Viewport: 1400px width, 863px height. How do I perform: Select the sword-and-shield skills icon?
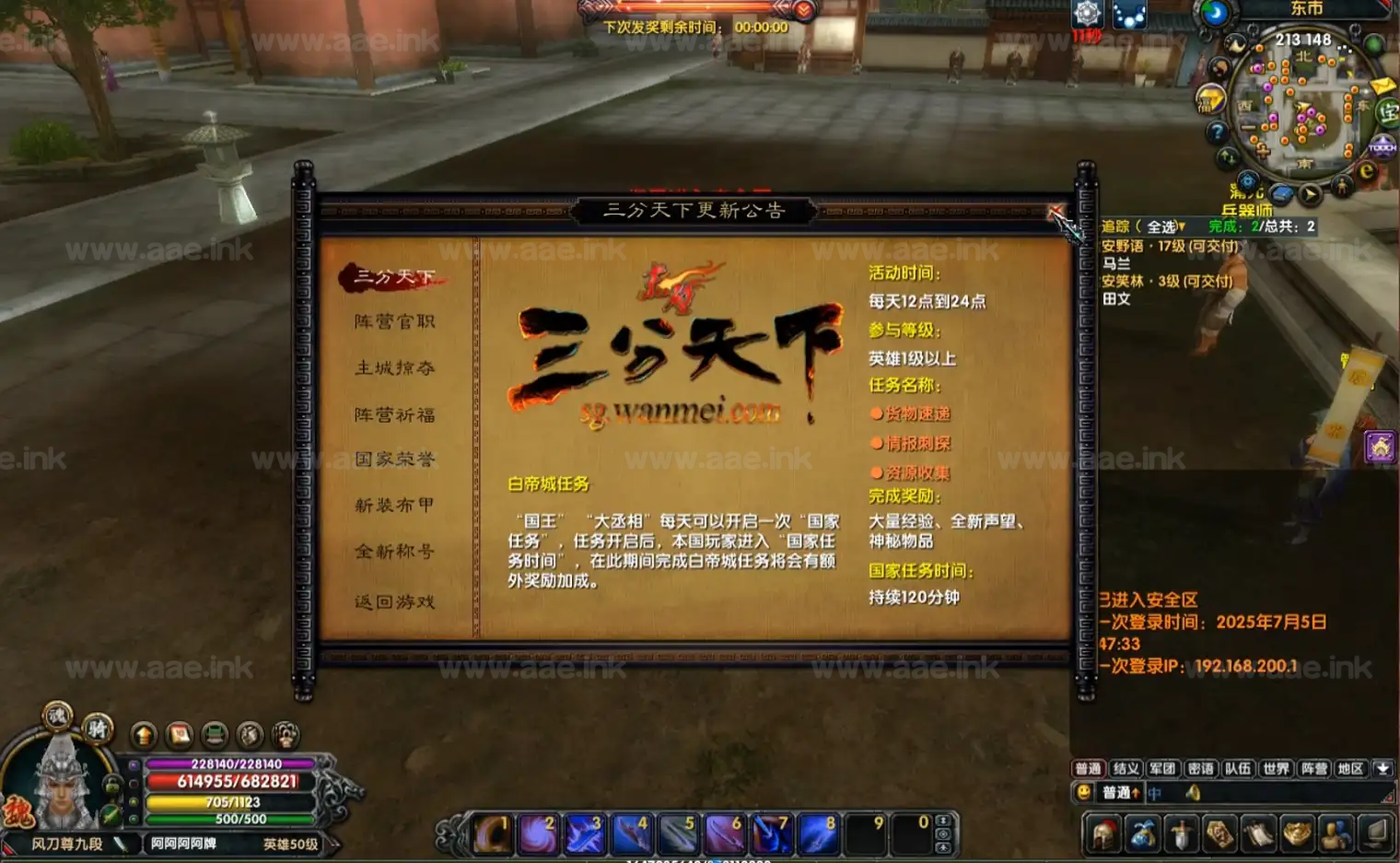1180,836
